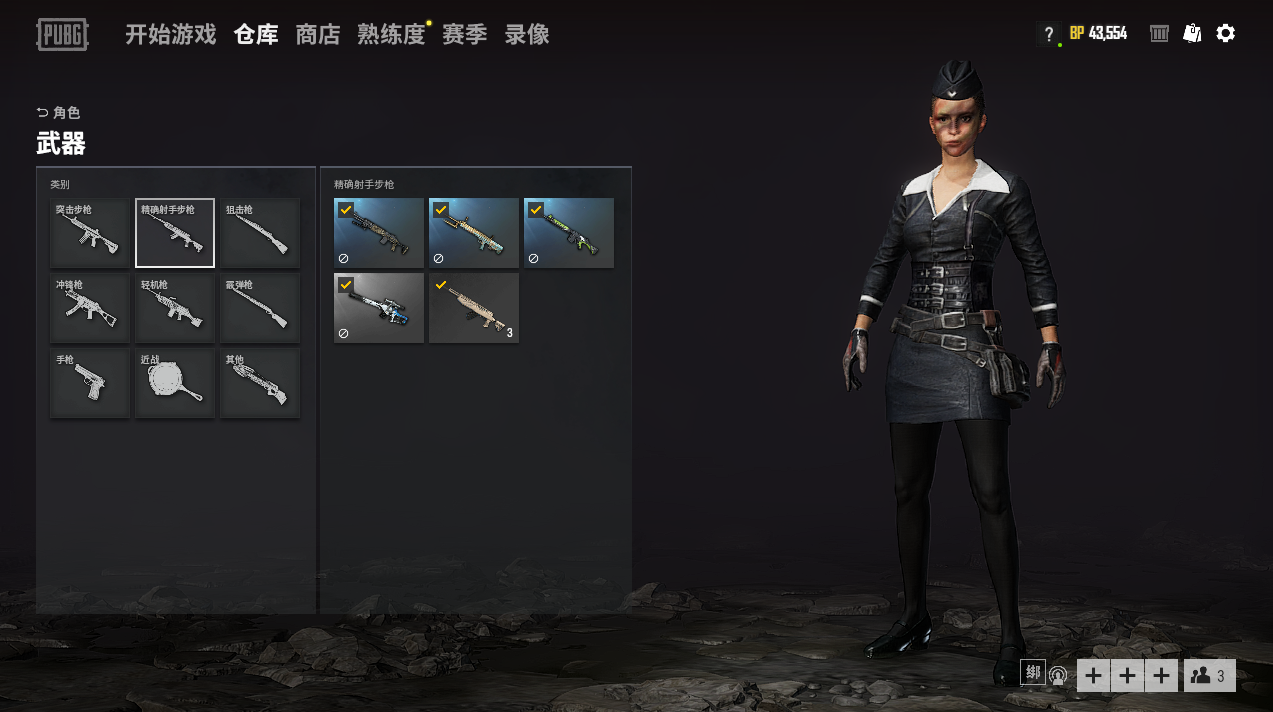
Task: Go to the 赛季 season tab
Action: click(x=464, y=35)
